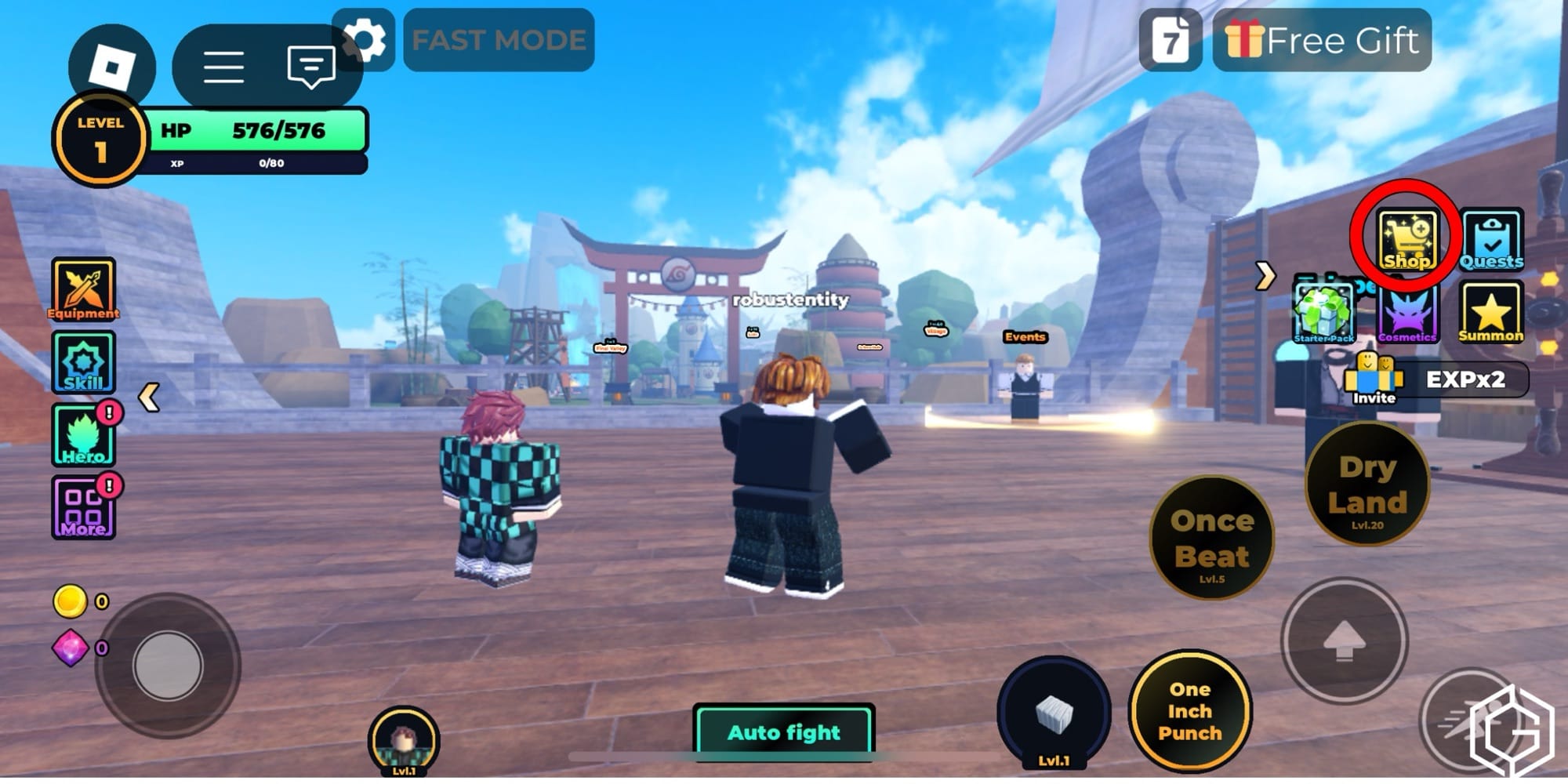The image size is (1568, 784).
Task: Activate the One Inch Punch skill
Action: click(x=1189, y=711)
